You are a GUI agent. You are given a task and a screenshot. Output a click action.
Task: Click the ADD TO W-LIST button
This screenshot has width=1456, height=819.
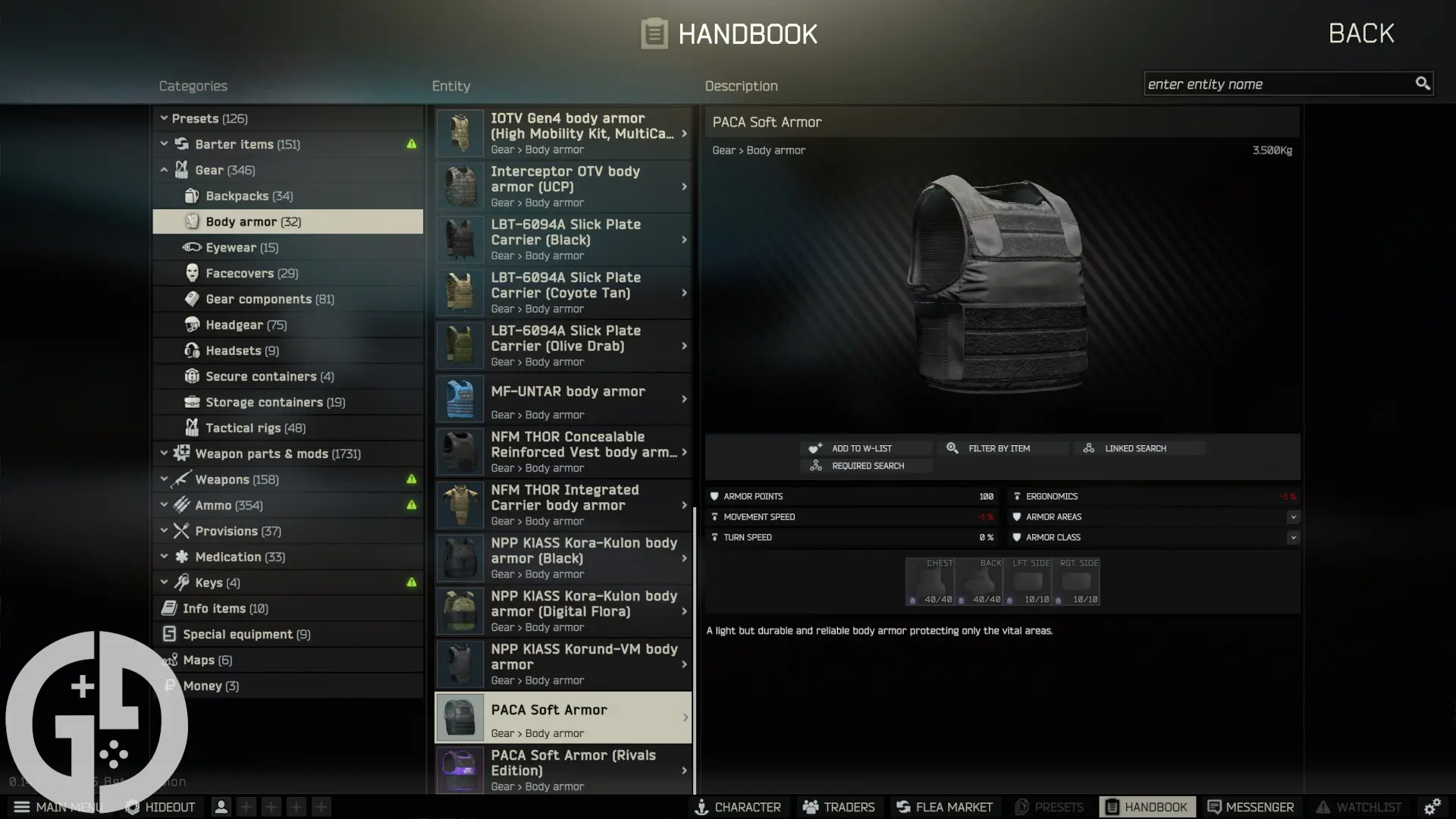tap(865, 447)
